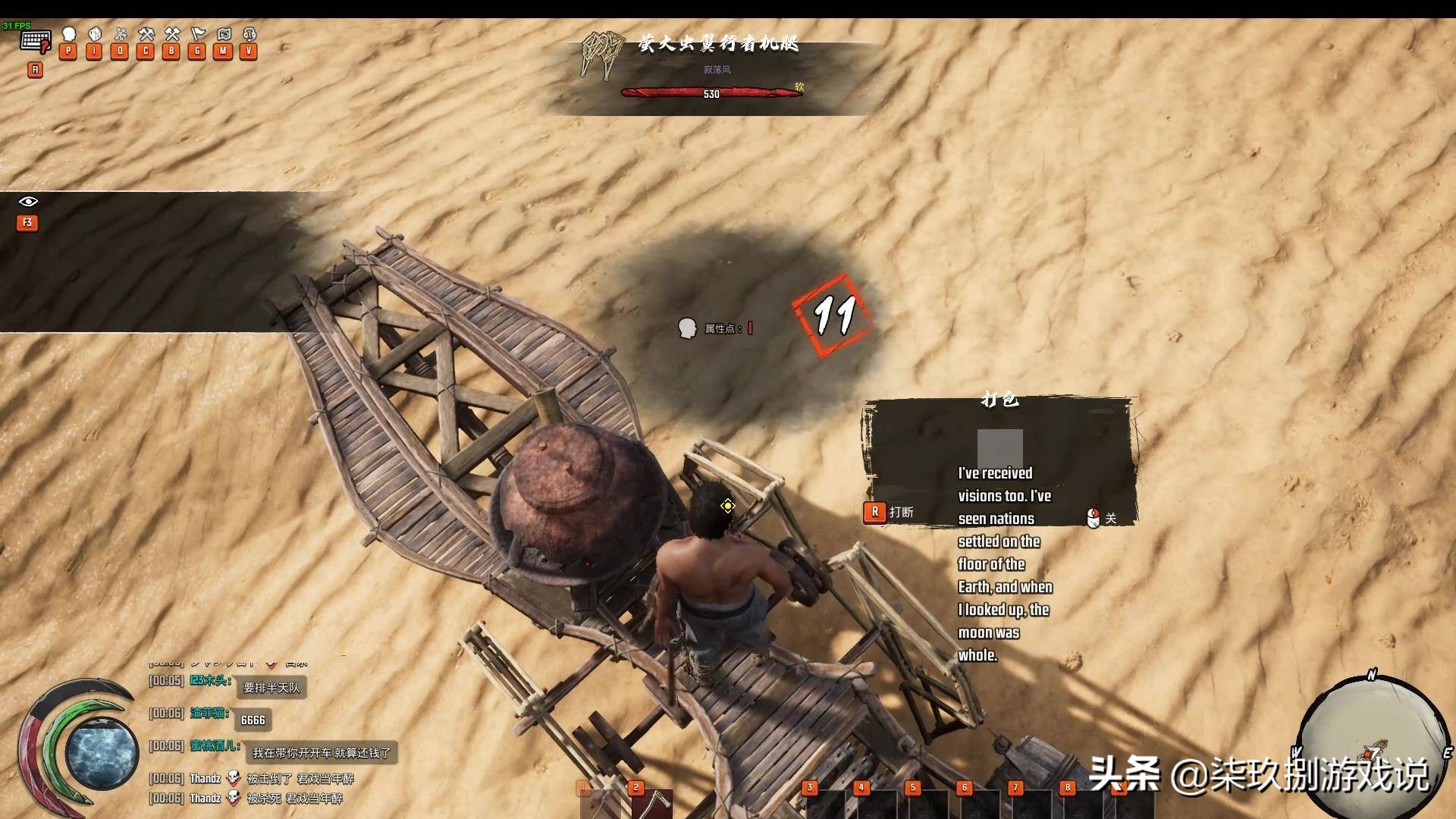Screen dimensions: 1456x819
Task: Click the circular minimap
Action: pyautogui.click(x=1371, y=747)
